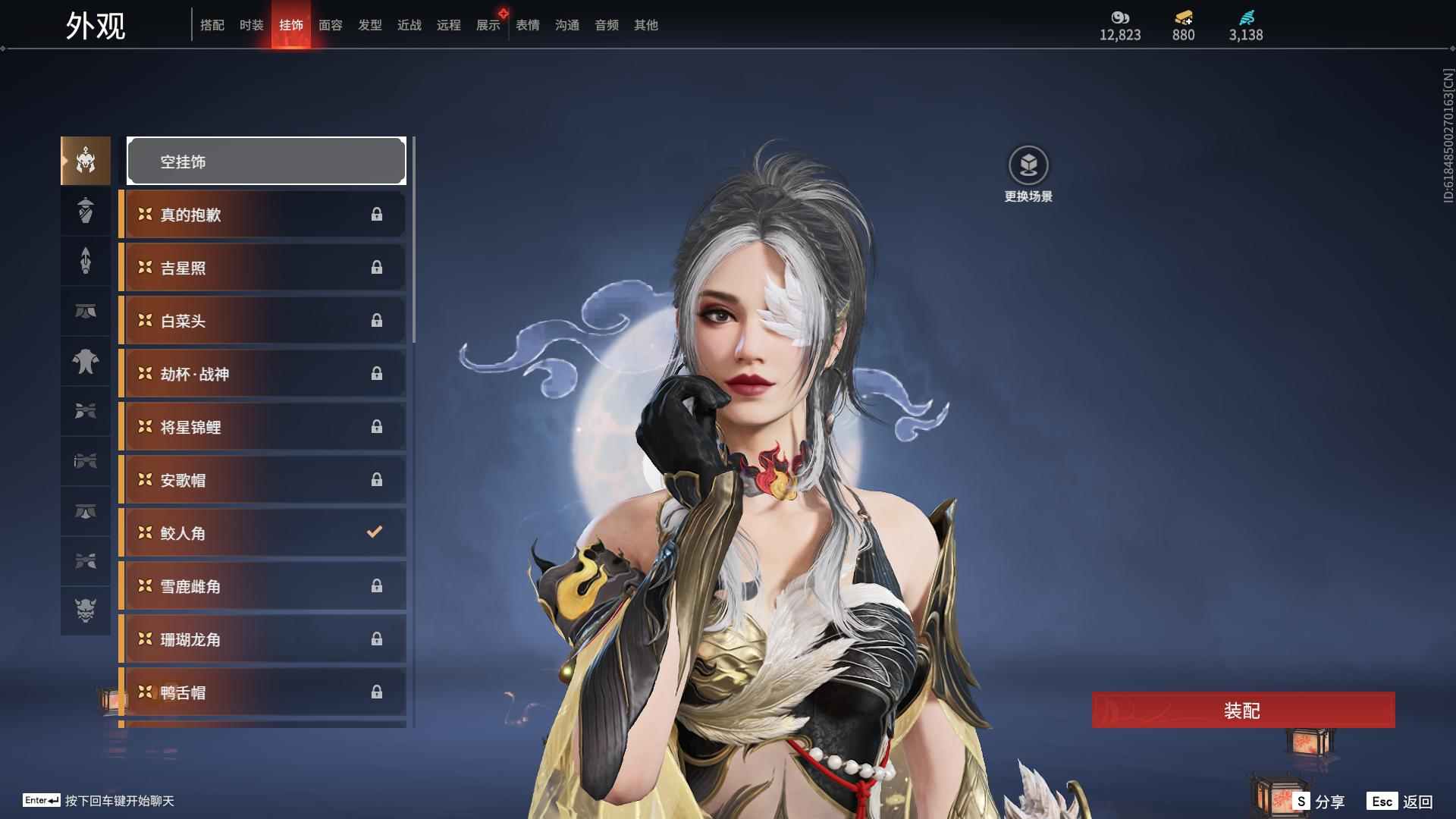The height and width of the screenshot is (819, 1456).
Task: Select the 劫杯·战神 accessory
Action: coord(263,374)
